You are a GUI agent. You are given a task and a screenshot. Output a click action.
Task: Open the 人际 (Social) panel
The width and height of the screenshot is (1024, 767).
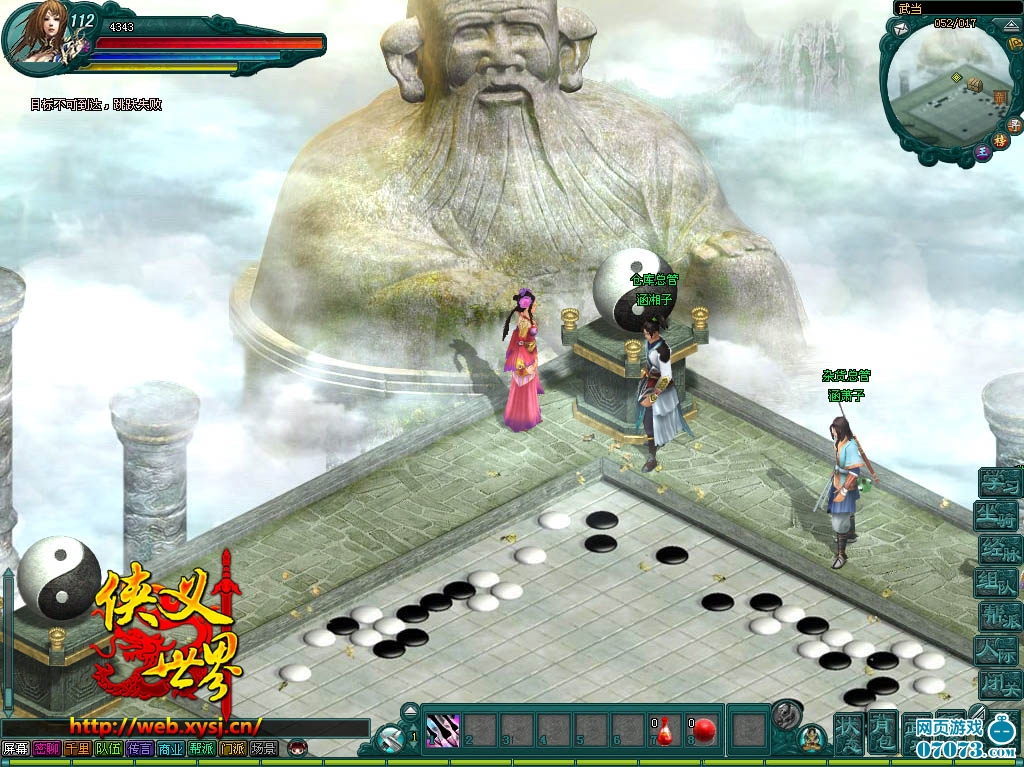pos(999,650)
